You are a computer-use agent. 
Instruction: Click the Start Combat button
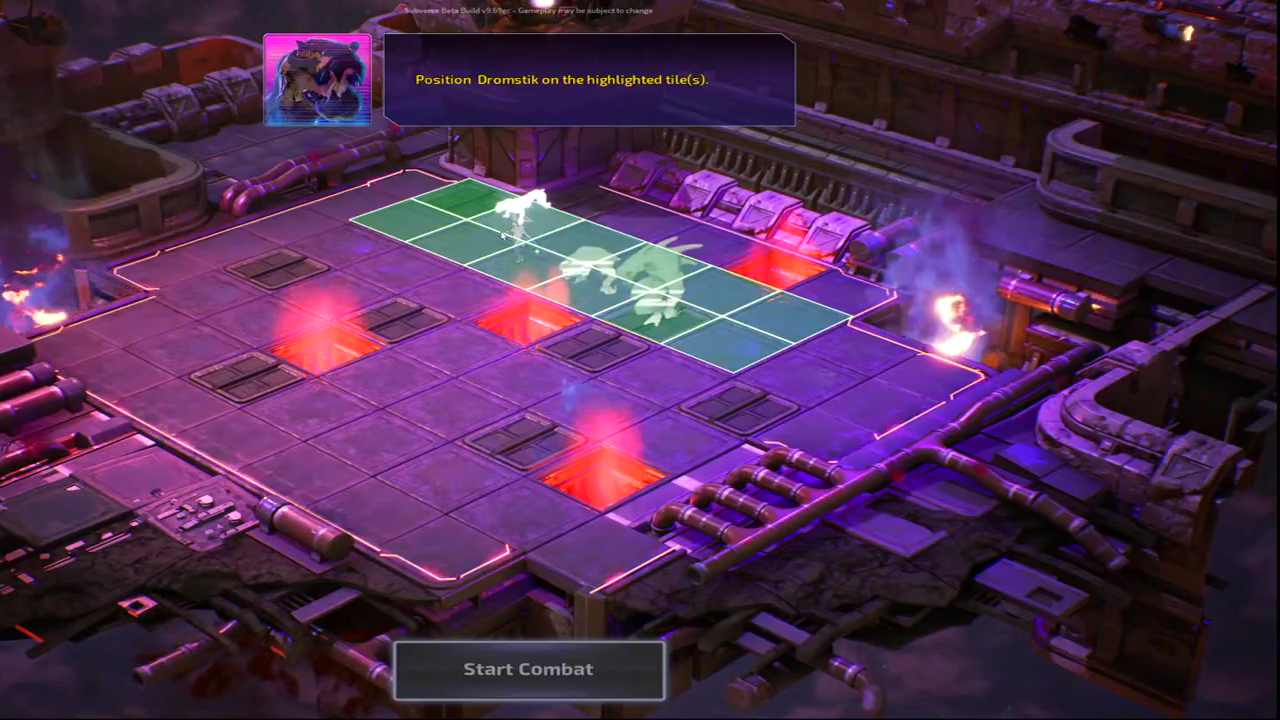click(x=529, y=669)
